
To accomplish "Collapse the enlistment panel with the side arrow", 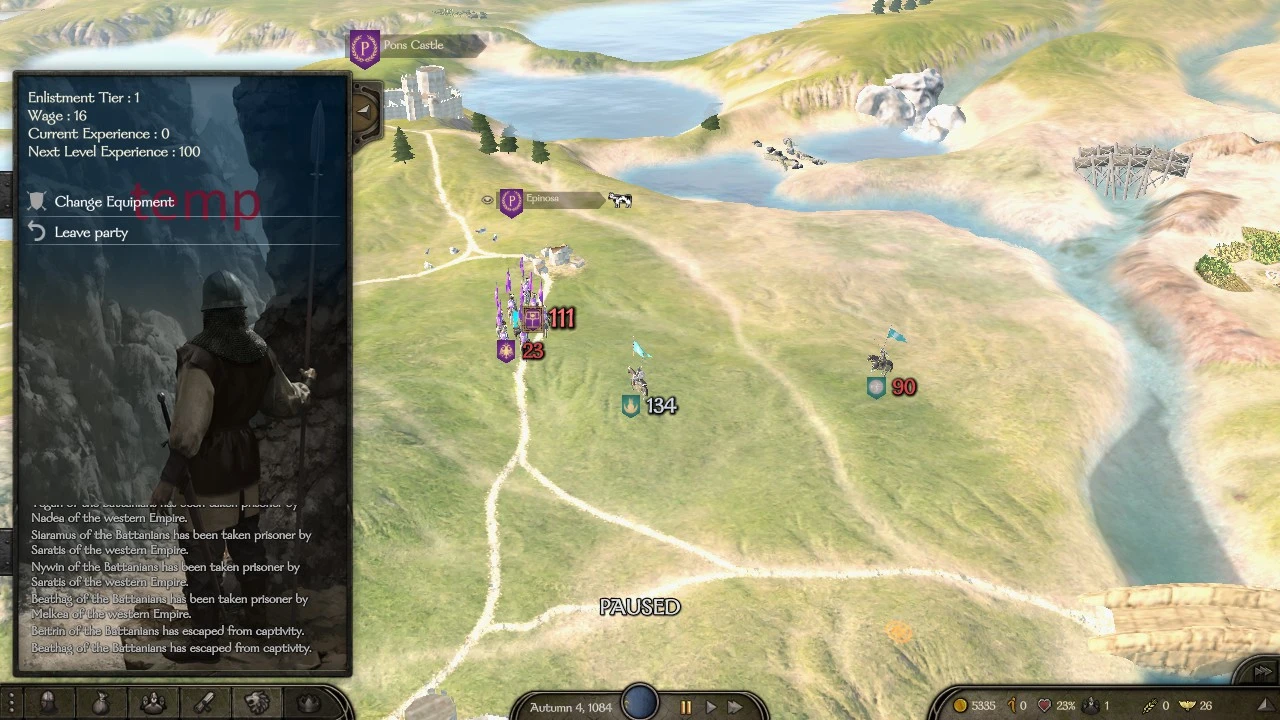I will coord(363,110).
